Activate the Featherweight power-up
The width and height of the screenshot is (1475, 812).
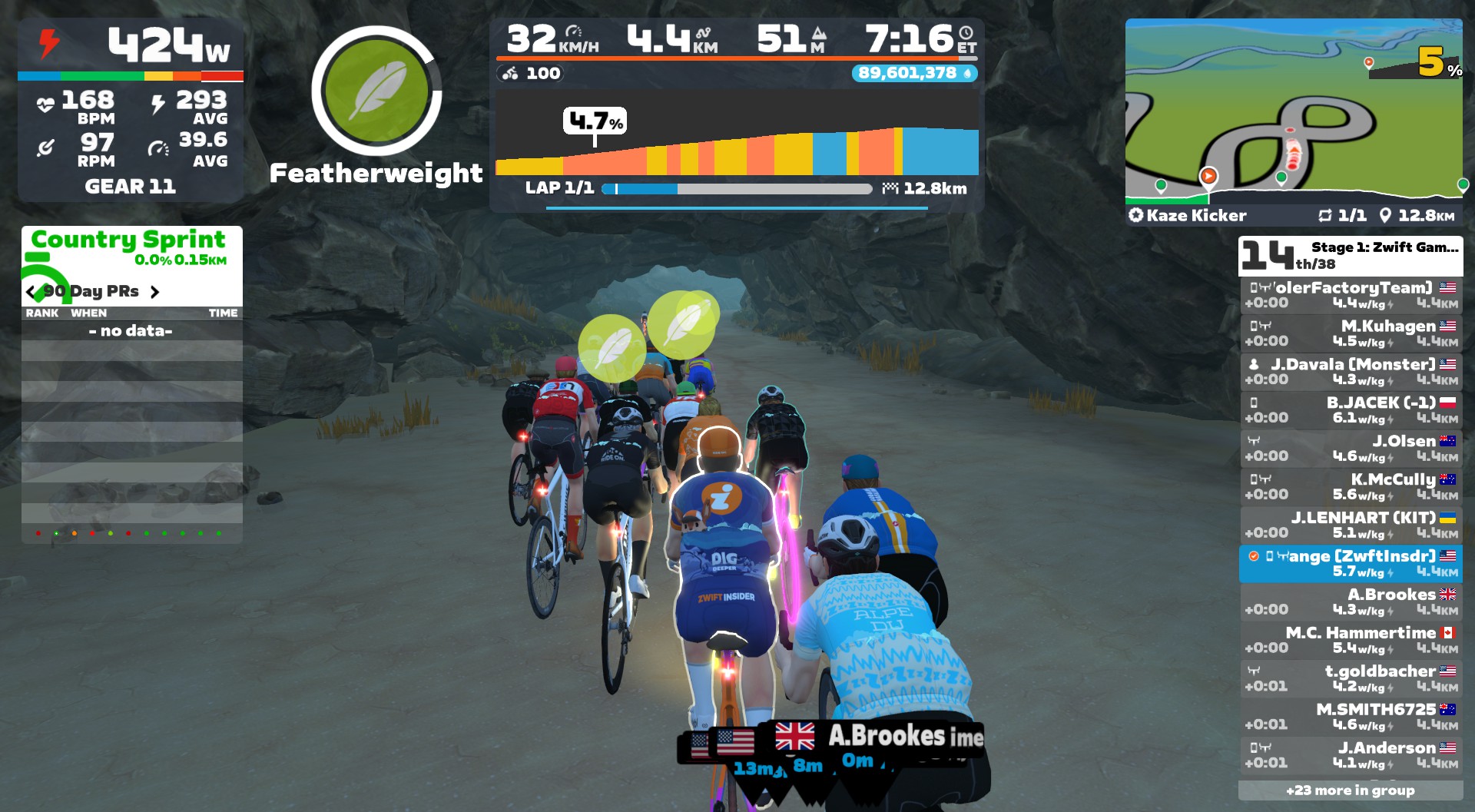pos(376,91)
